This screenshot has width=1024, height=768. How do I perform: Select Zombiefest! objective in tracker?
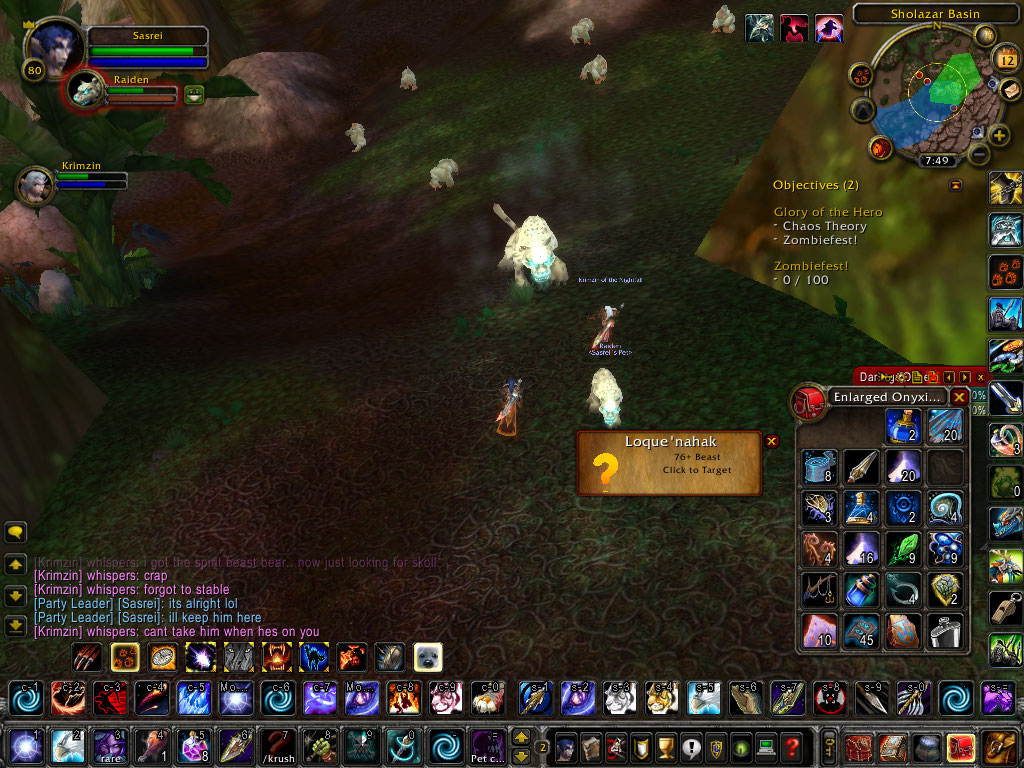tap(810, 266)
